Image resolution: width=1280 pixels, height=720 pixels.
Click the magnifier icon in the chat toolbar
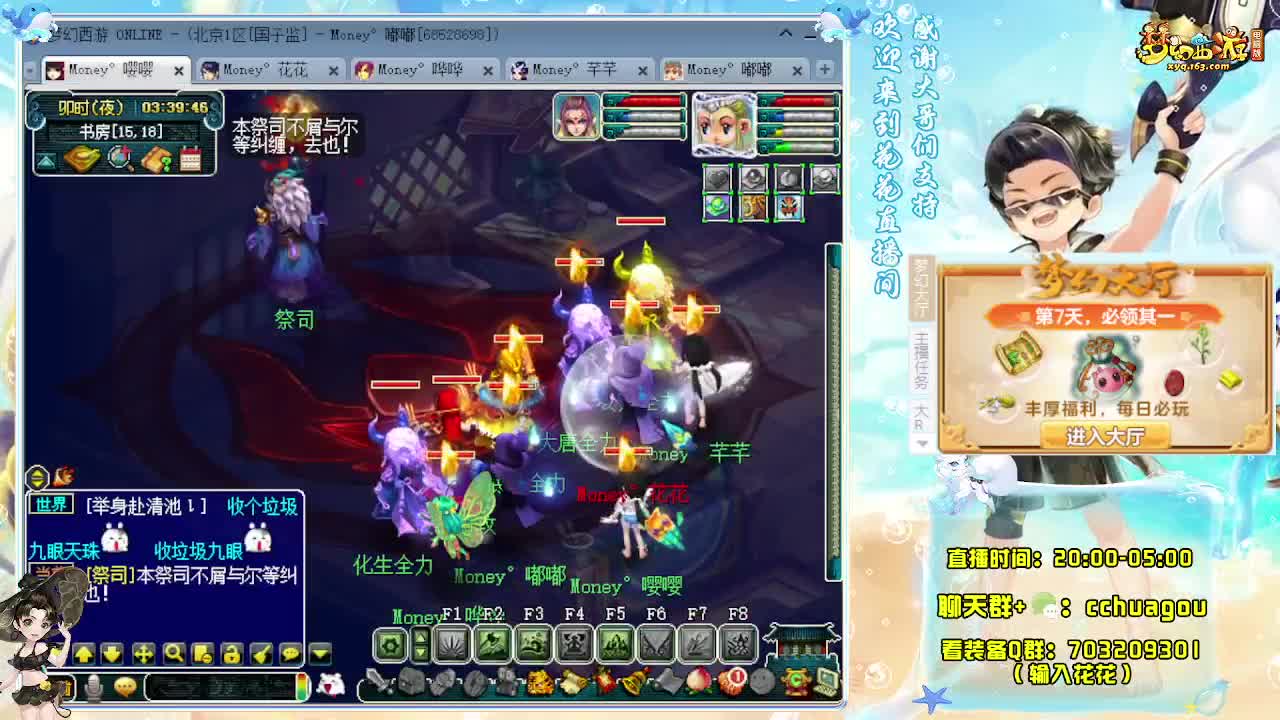[175, 655]
